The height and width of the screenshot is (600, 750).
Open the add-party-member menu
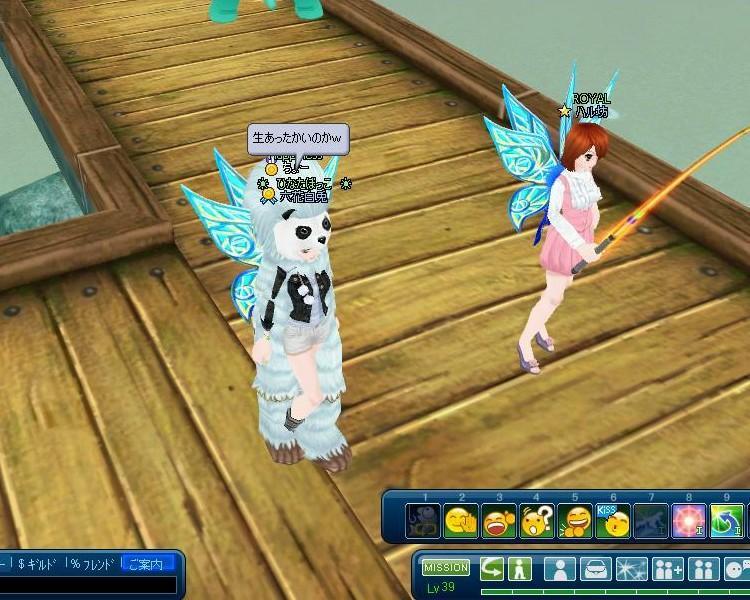click(668, 569)
